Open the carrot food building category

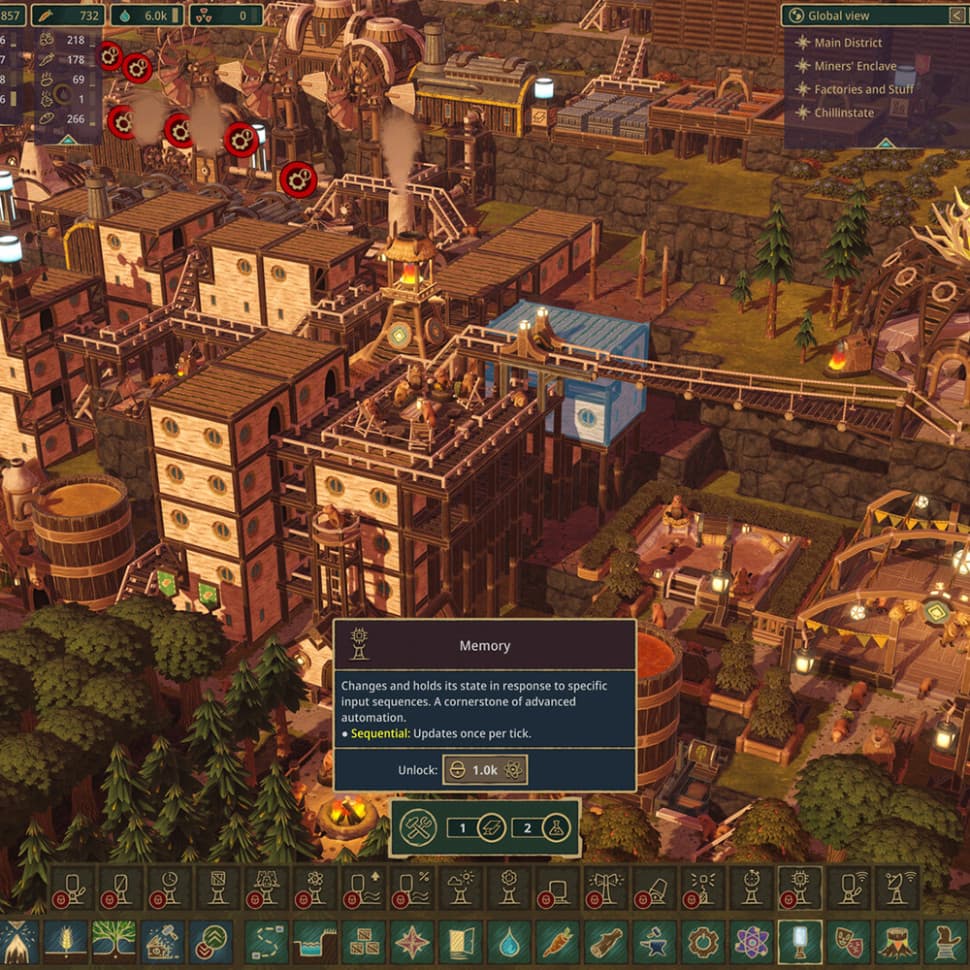(559, 942)
